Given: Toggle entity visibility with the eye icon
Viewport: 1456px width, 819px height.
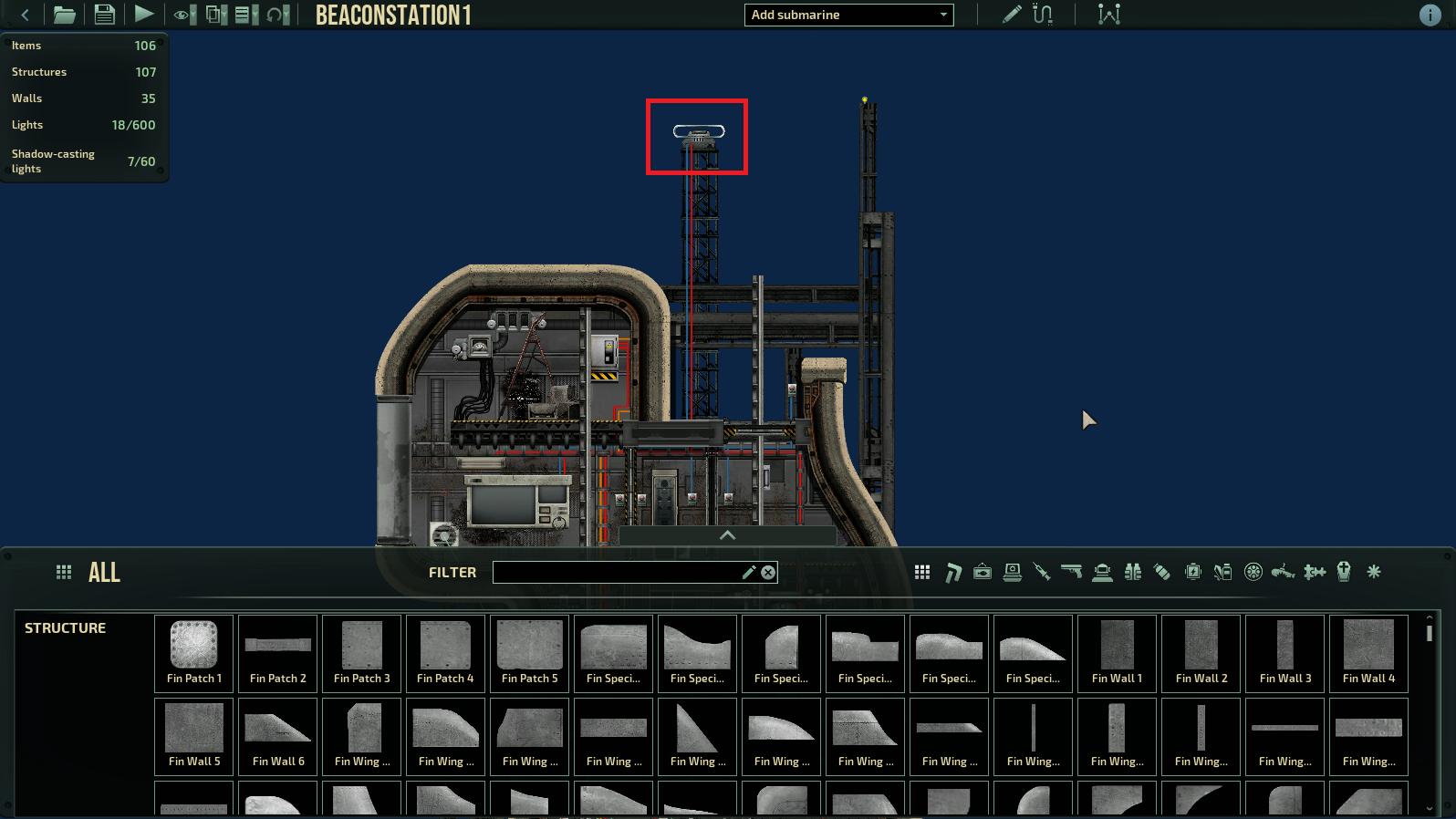Looking at the screenshot, I should click(x=182, y=15).
